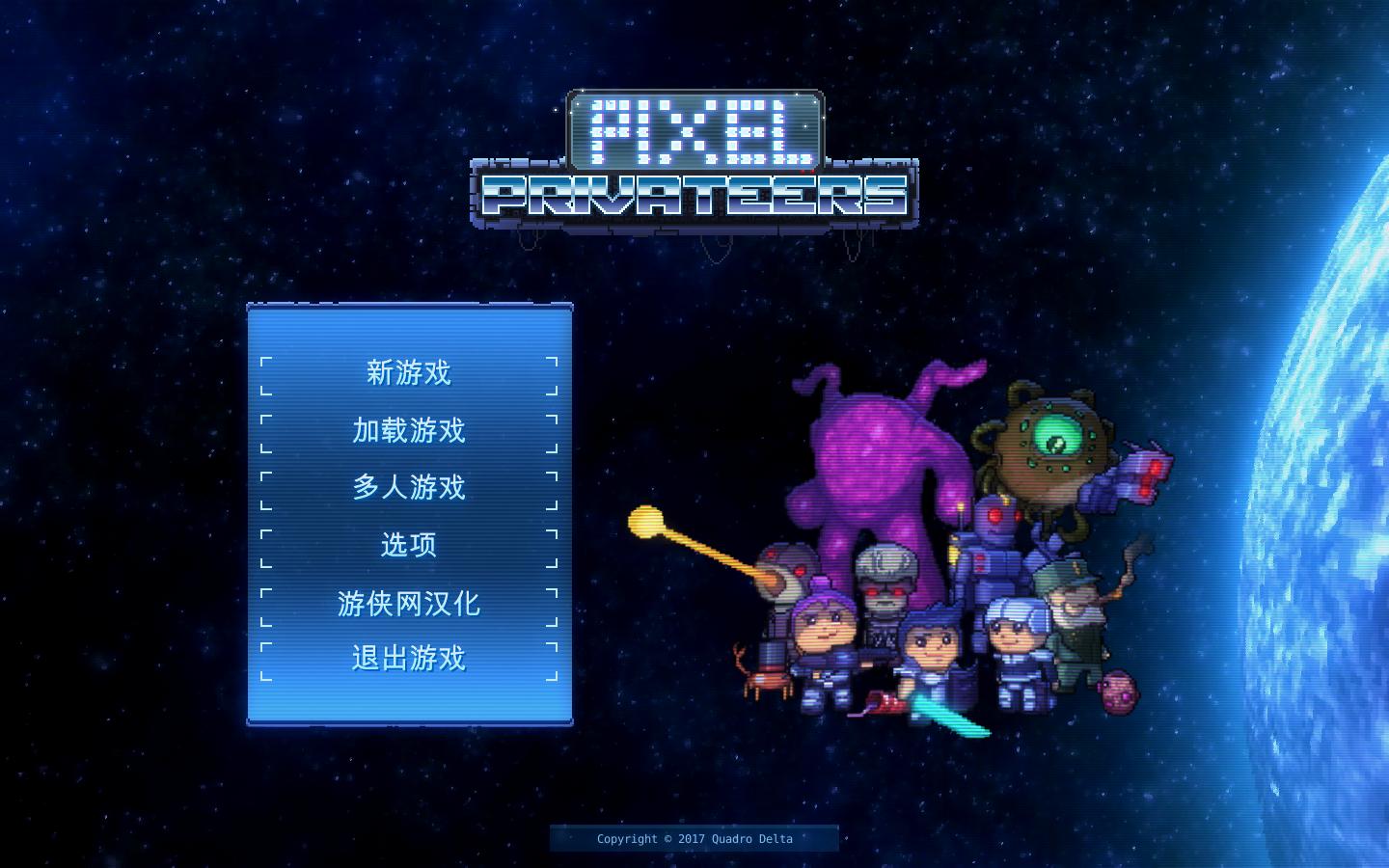Open the 选项 options menu
This screenshot has height=868, width=1389.
point(408,544)
